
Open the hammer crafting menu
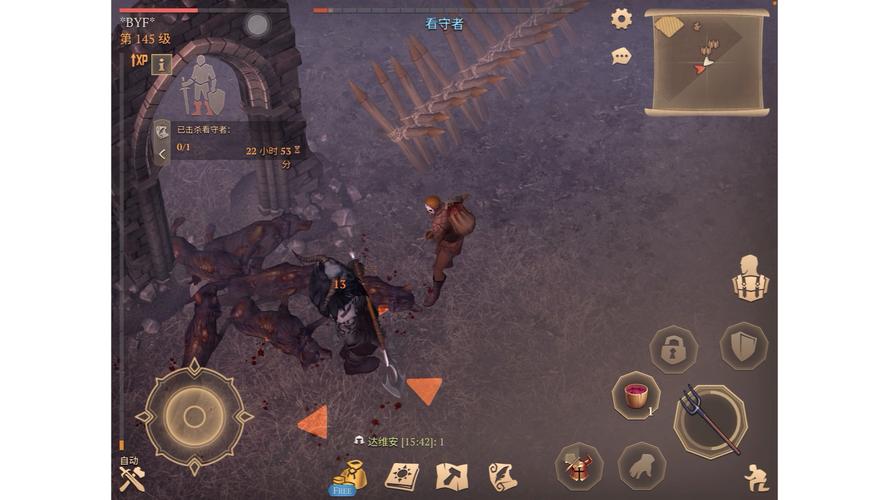point(452,476)
